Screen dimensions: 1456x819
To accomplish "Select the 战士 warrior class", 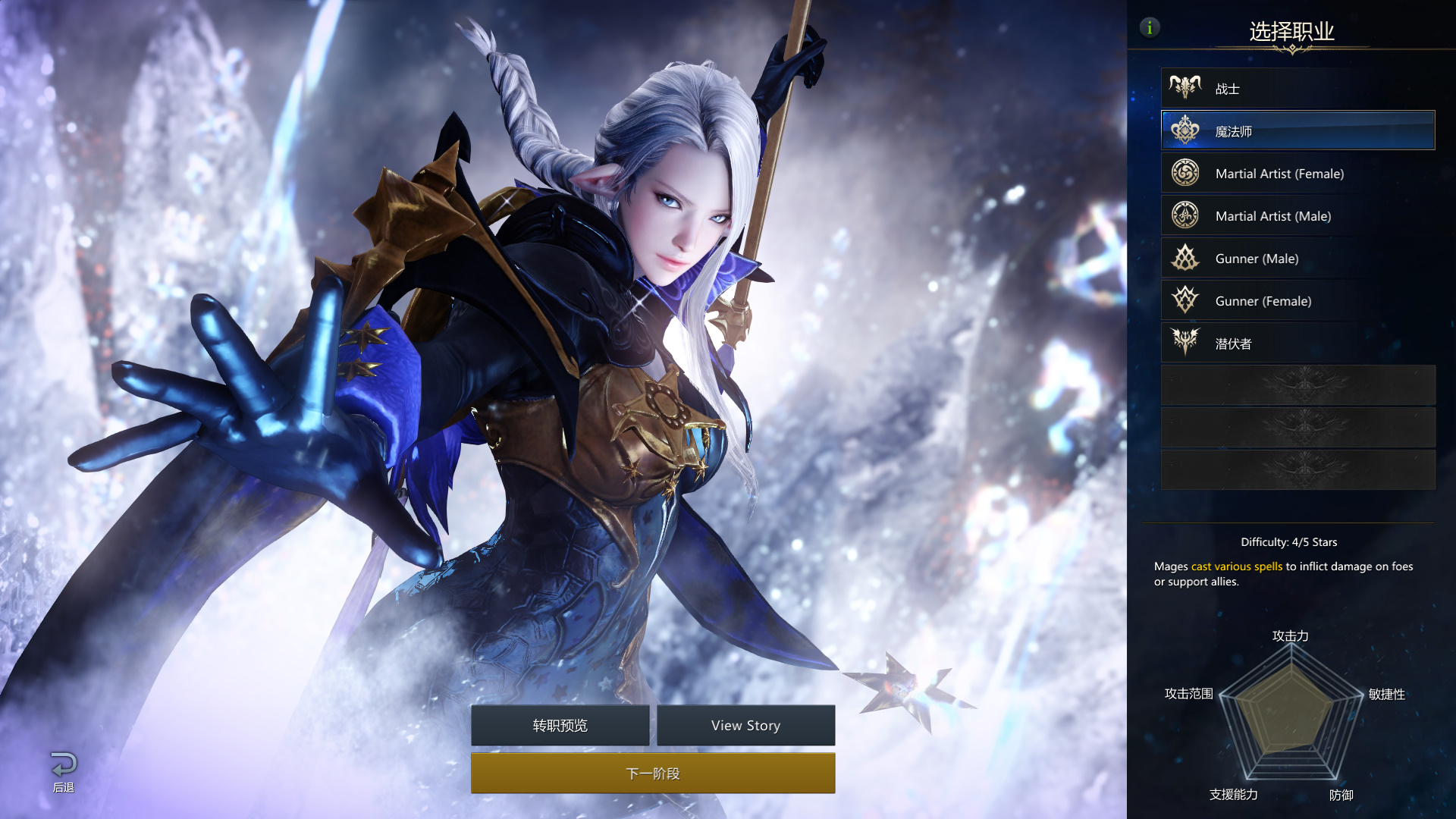I will (x=1297, y=89).
